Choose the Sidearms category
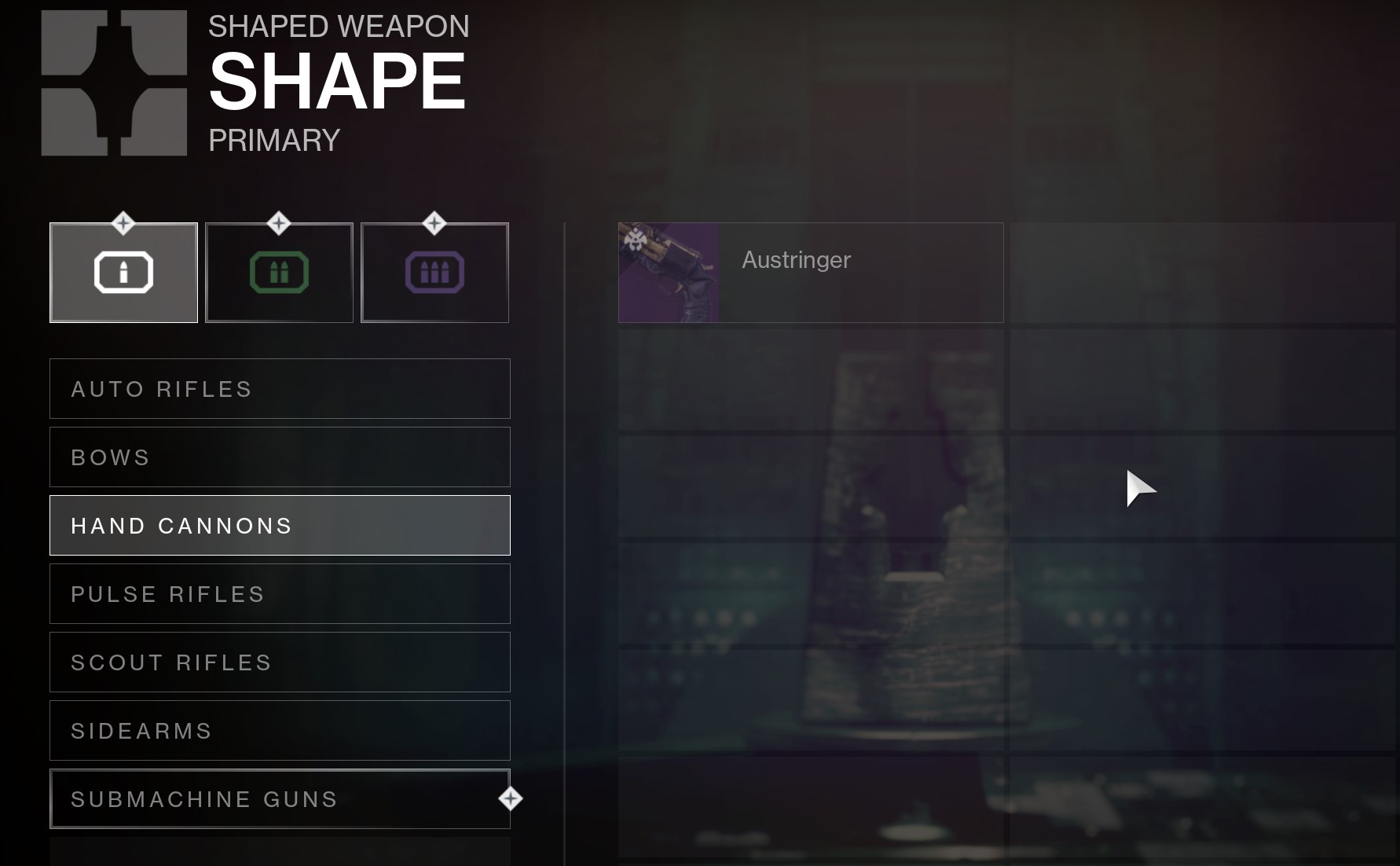 [x=280, y=731]
